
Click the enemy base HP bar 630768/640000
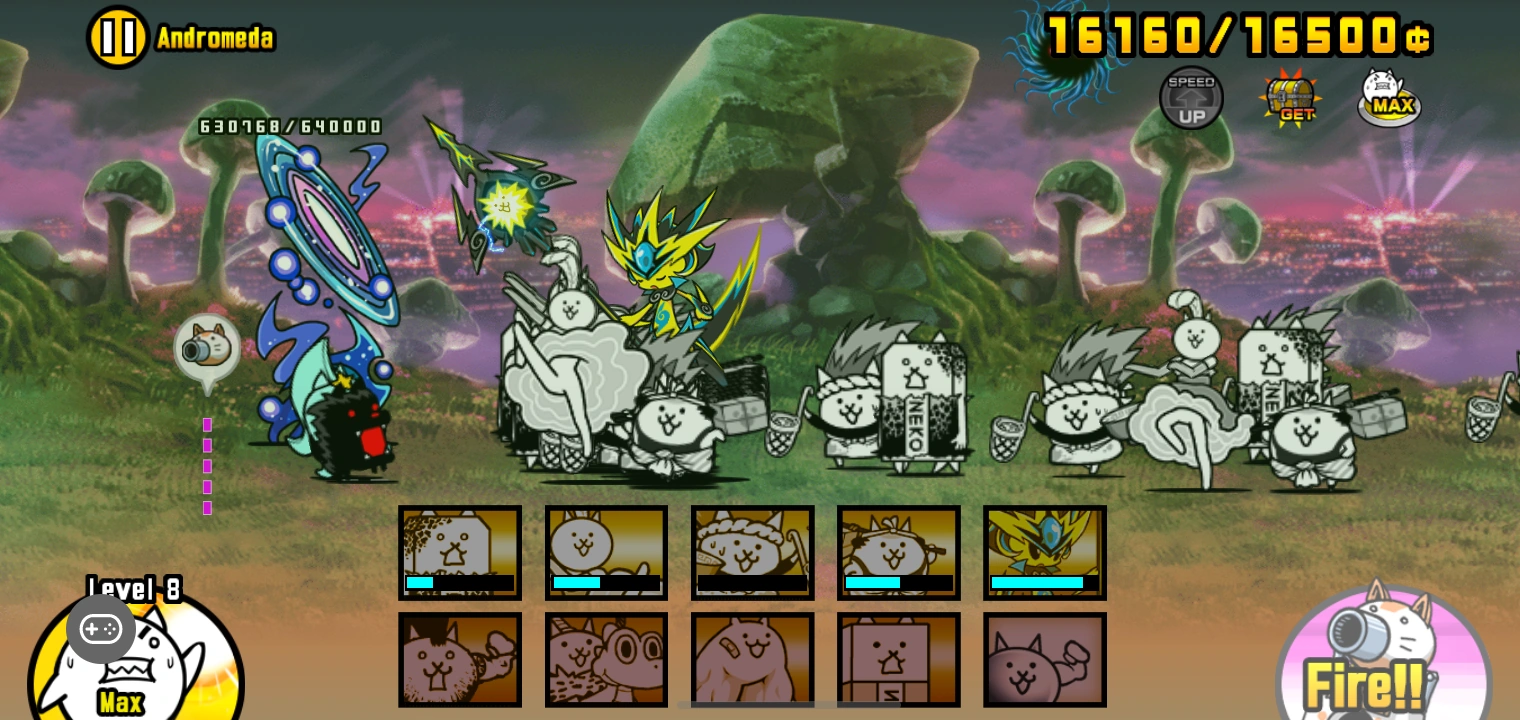pos(289,126)
